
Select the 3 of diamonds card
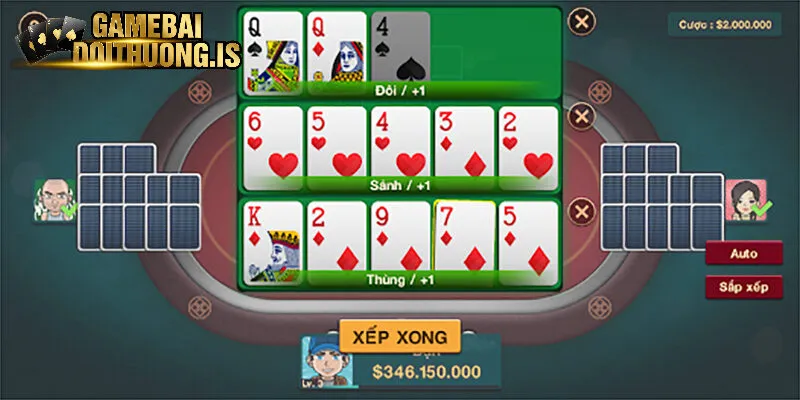click(464, 143)
